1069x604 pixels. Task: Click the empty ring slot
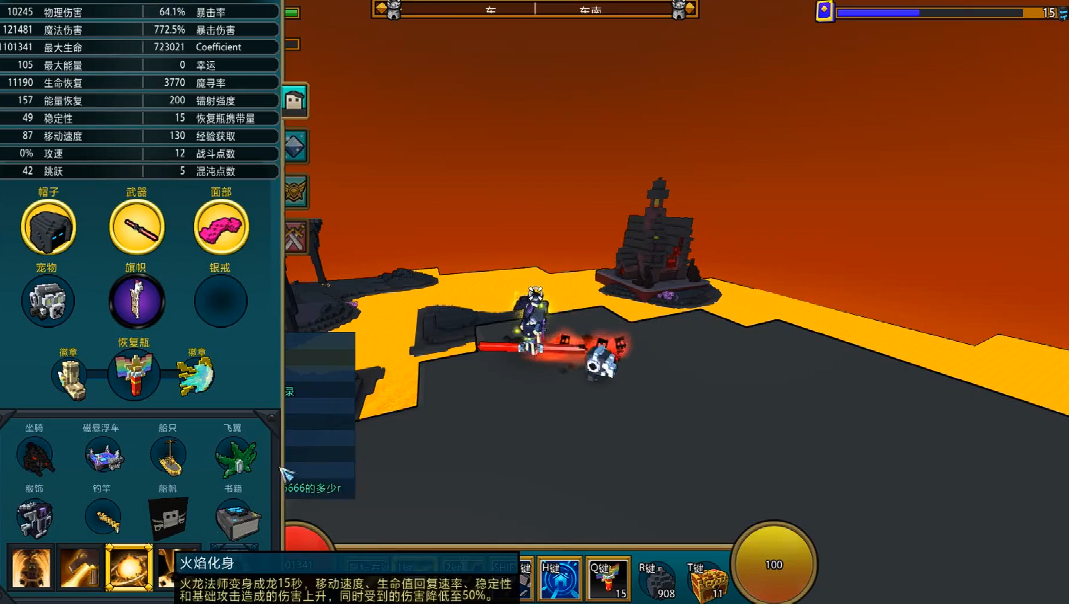(x=220, y=301)
